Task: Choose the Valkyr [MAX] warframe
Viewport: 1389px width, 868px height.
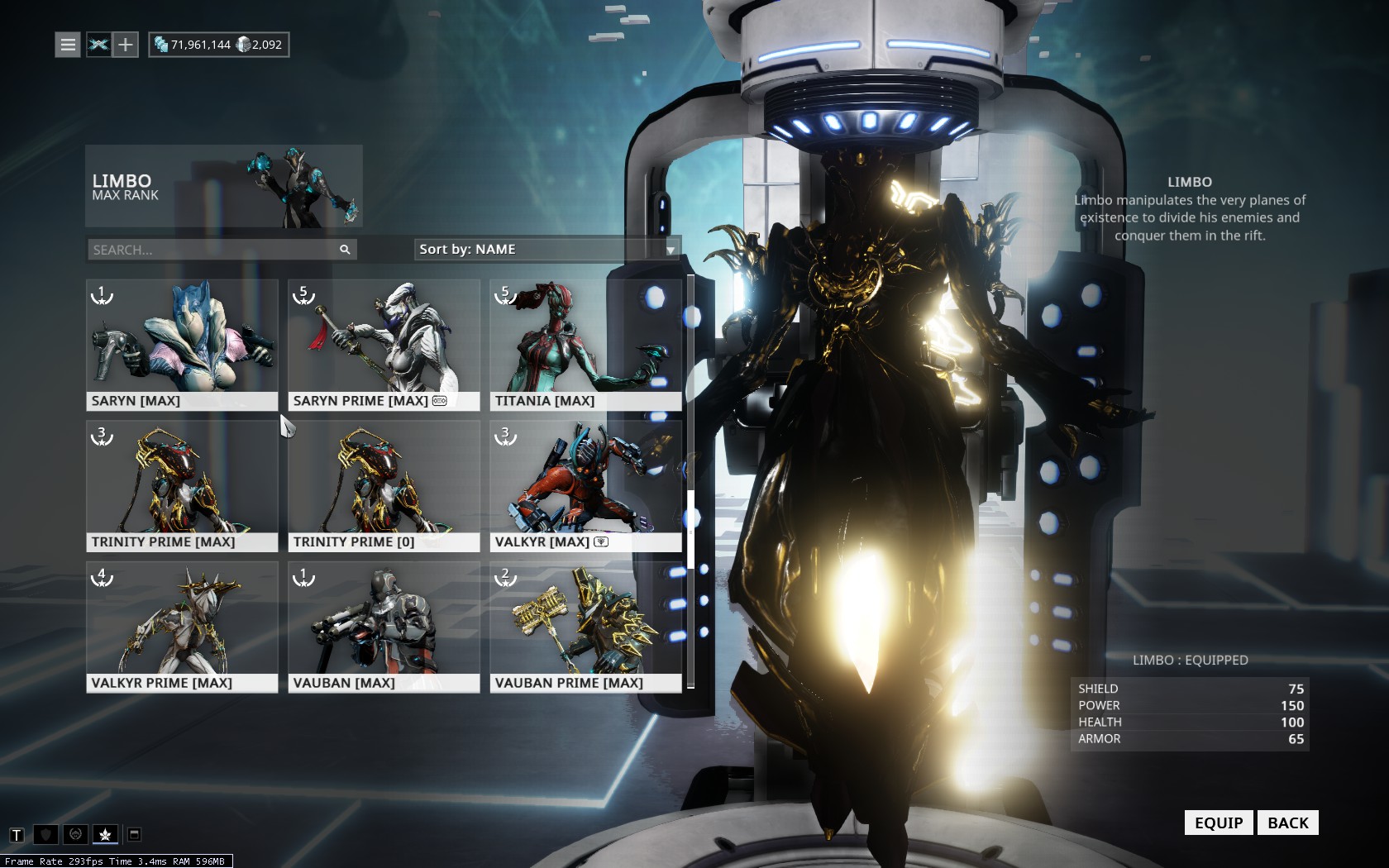Action: 585,486
